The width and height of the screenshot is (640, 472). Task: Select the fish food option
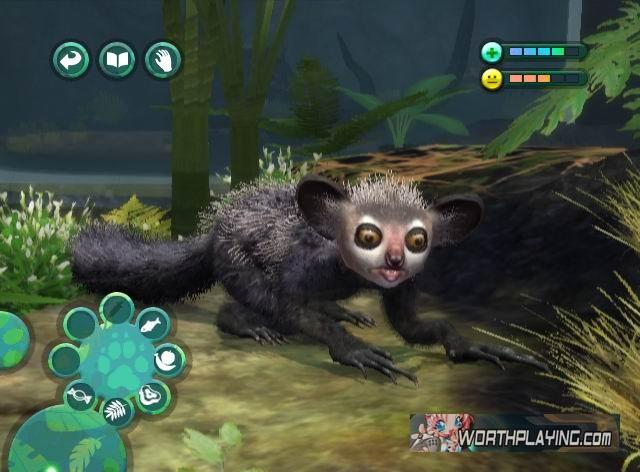pos(151,324)
